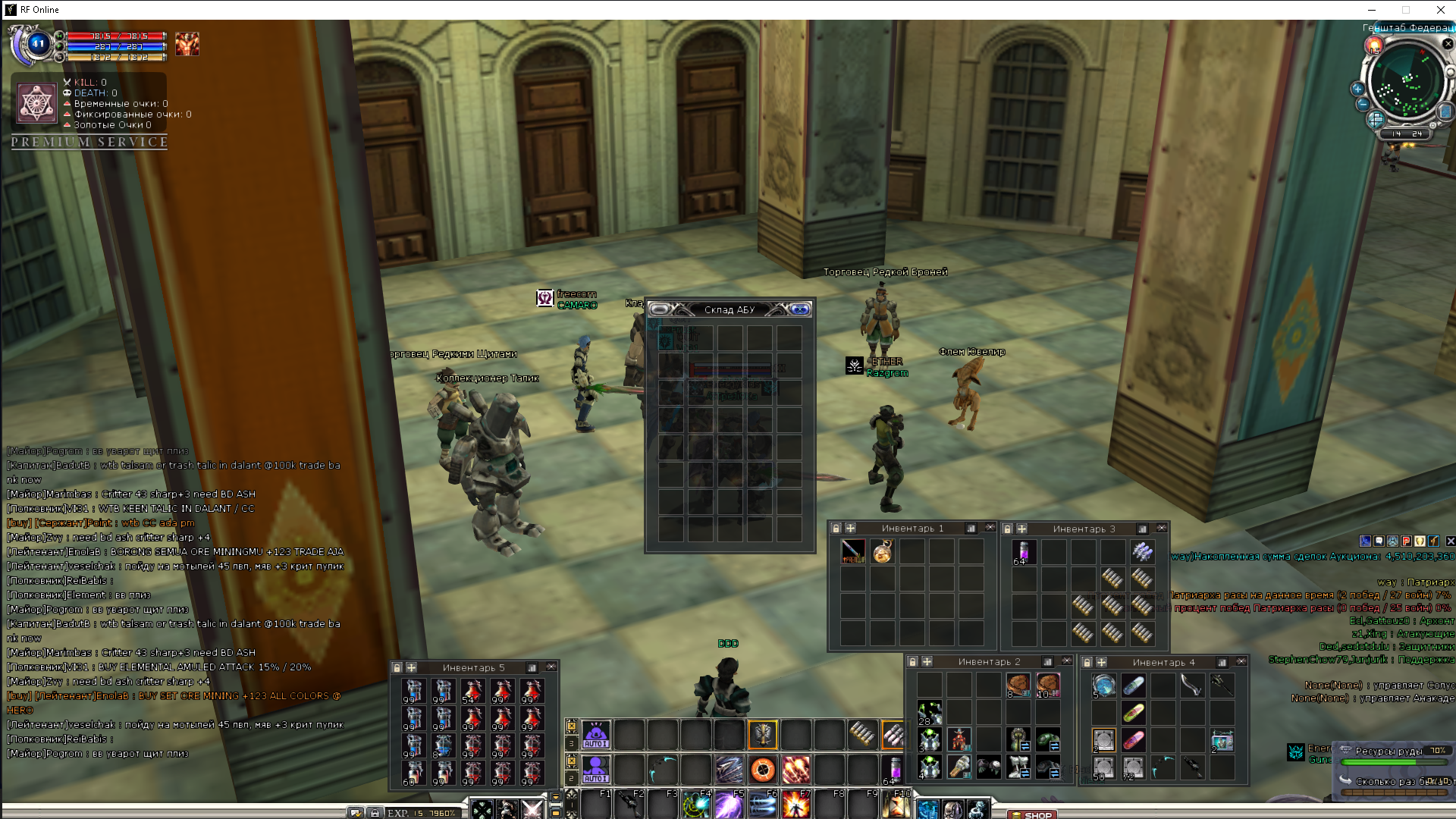Select the gold amulet in Инвентарь 1
Viewport: 1456px width, 819px height.
click(882, 551)
